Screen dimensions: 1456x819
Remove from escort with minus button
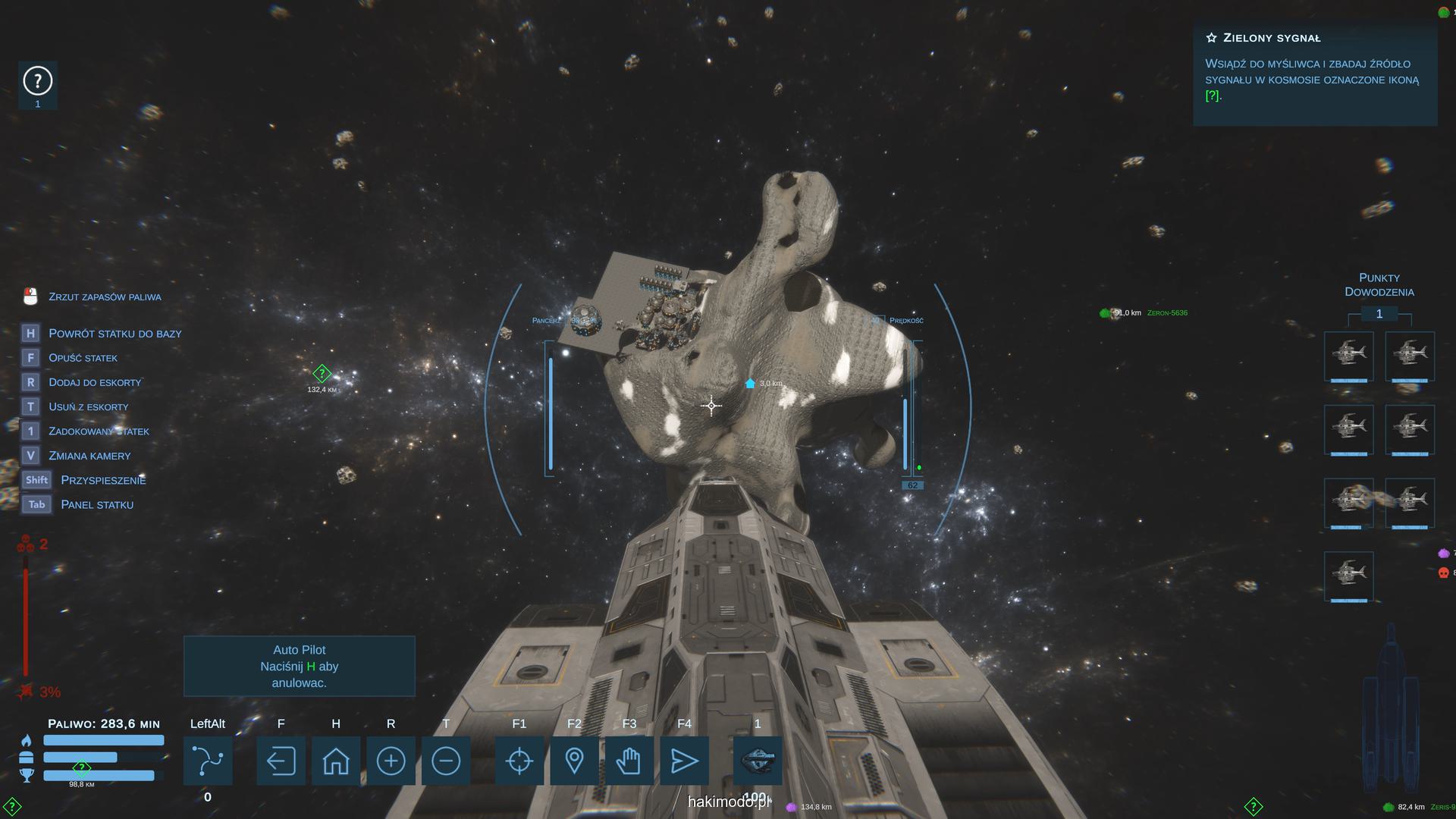446,761
